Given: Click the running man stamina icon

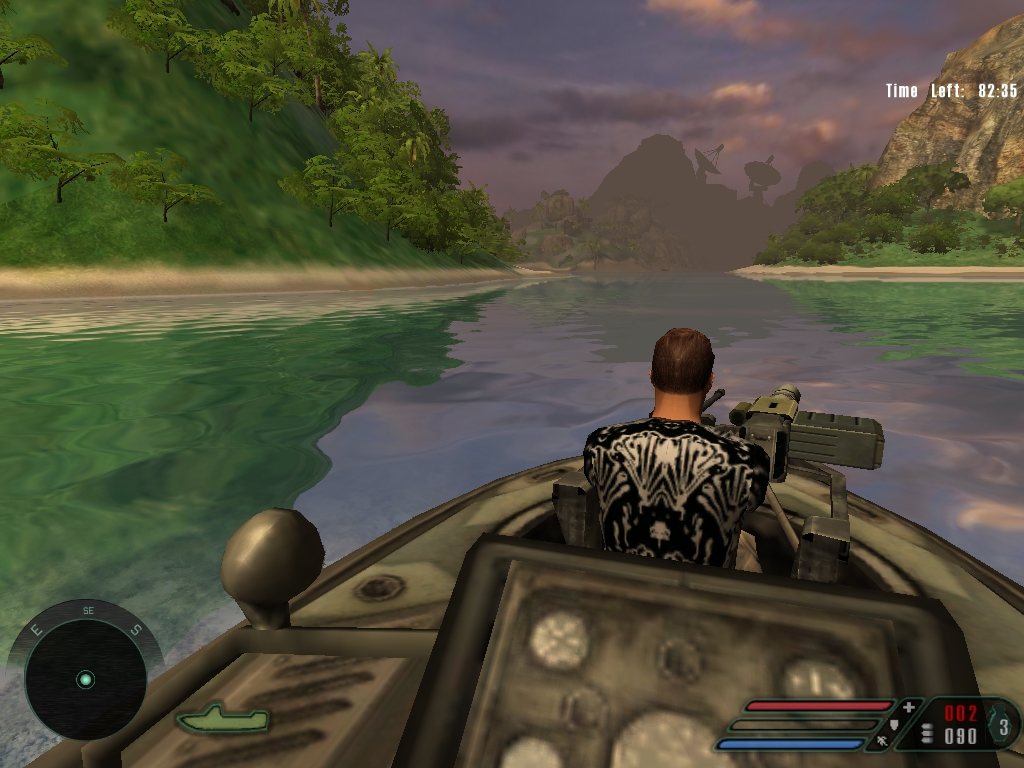Looking at the screenshot, I should (883, 742).
